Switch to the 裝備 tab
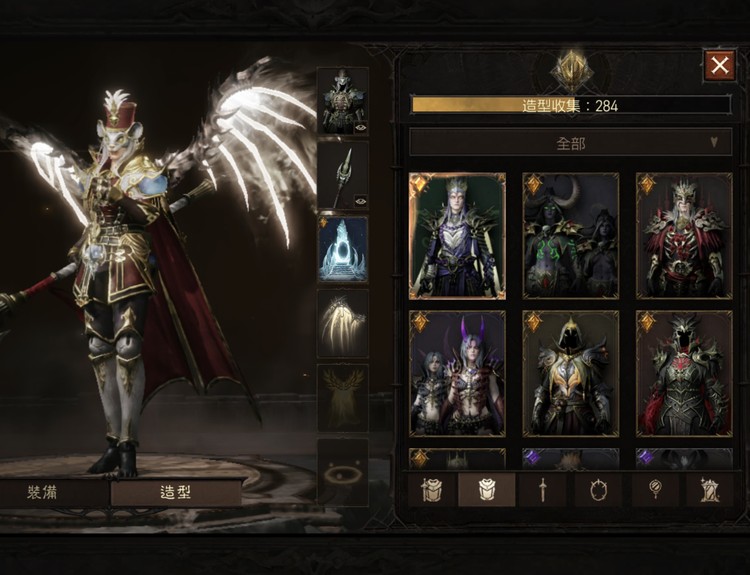This screenshot has height=575, width=750. (48, 492)
